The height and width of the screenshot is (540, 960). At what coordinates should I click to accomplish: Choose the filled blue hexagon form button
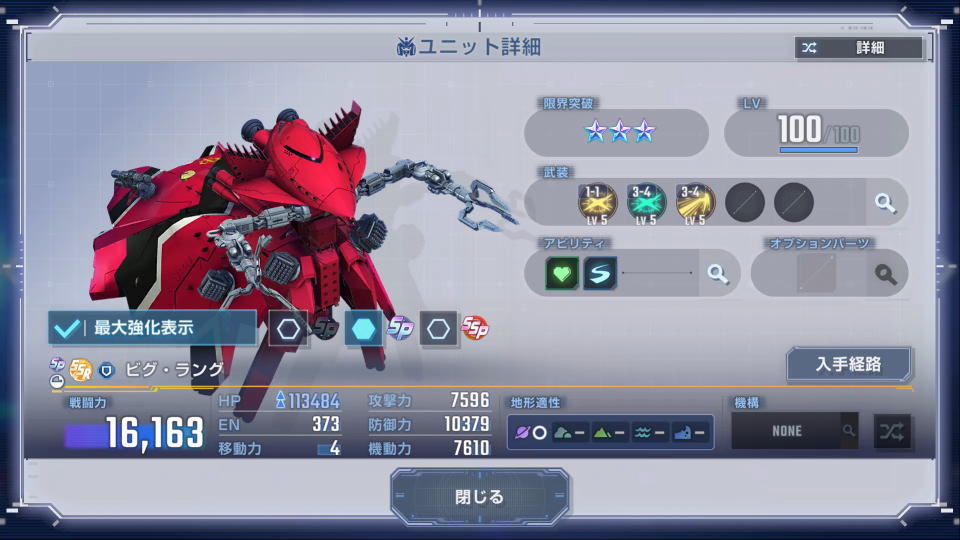tap(363, 329)
